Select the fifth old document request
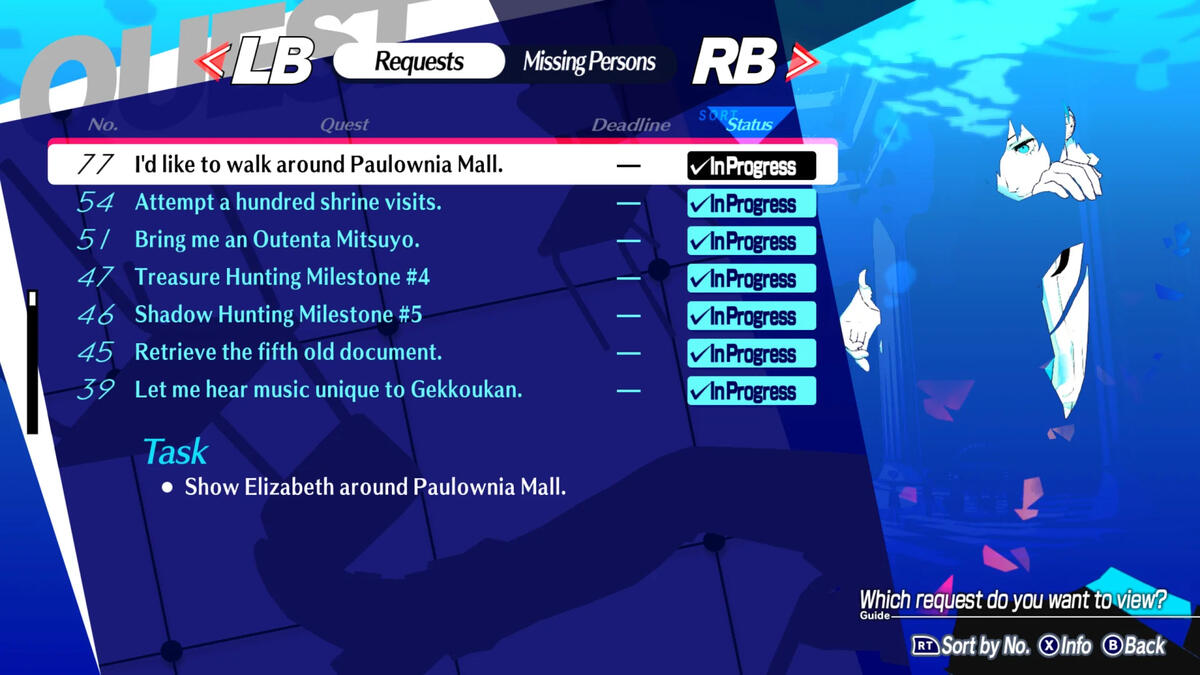Viewport: 1200px width, 675px height. (288, 352)
